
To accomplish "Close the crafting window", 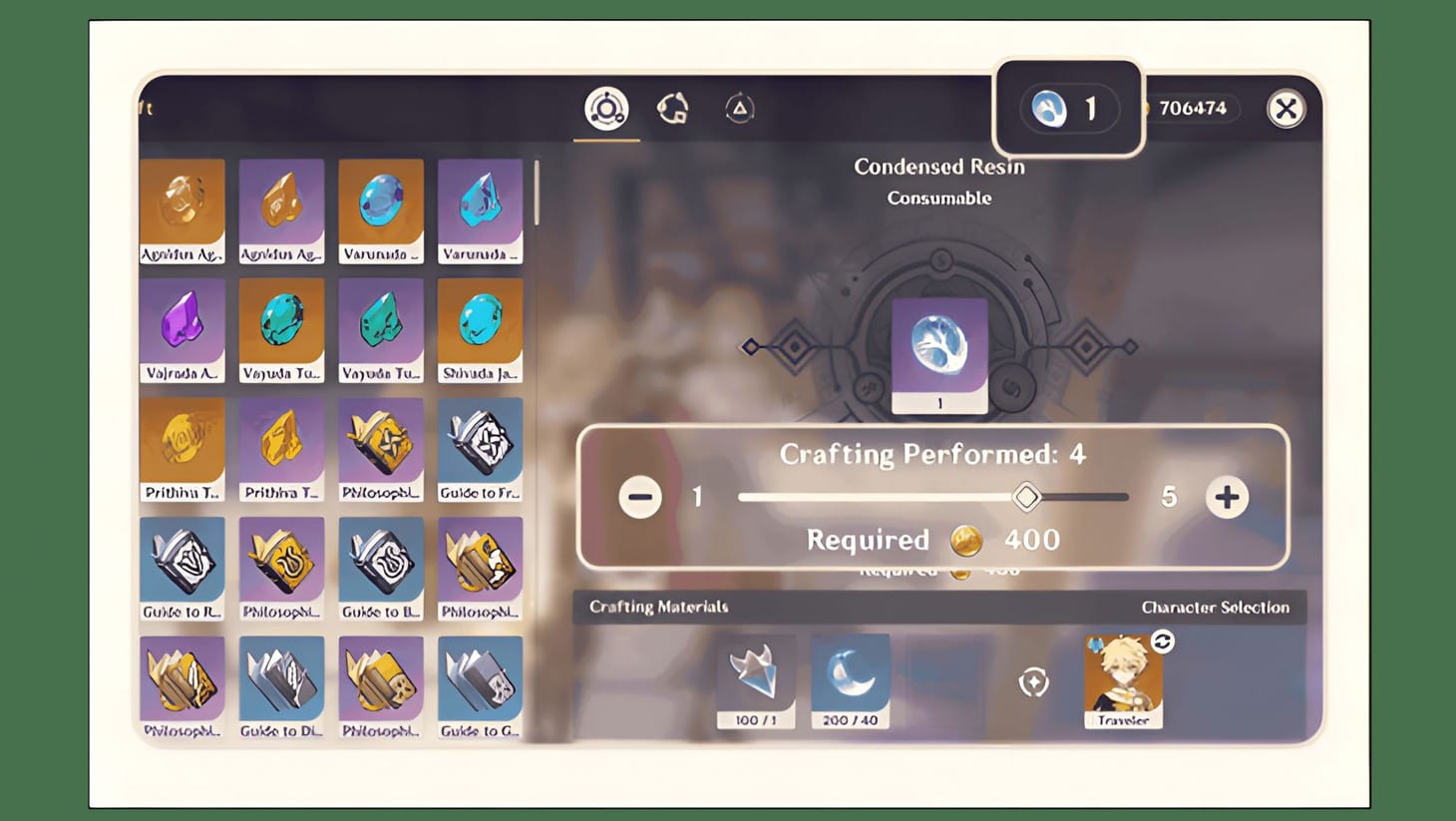I will (1287, 109).
